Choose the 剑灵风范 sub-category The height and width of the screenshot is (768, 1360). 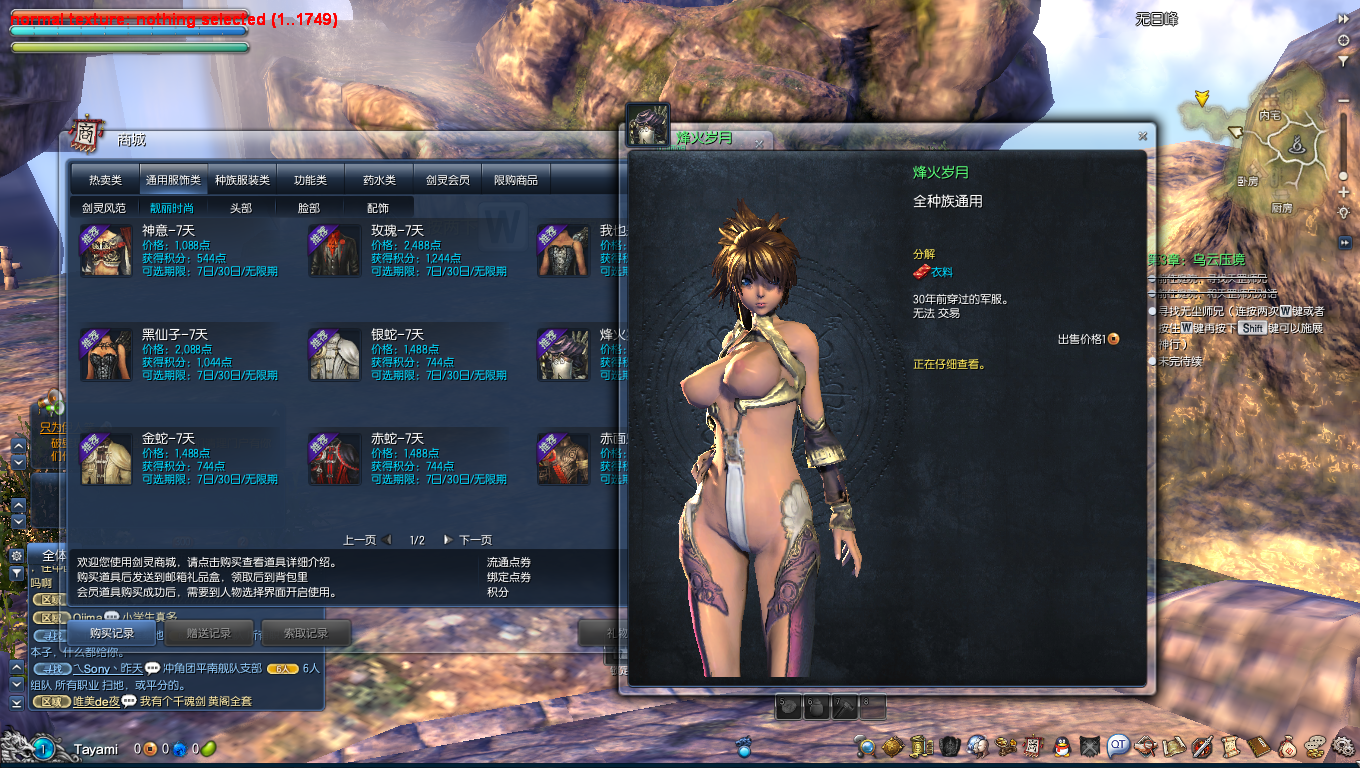pos(104,208)
